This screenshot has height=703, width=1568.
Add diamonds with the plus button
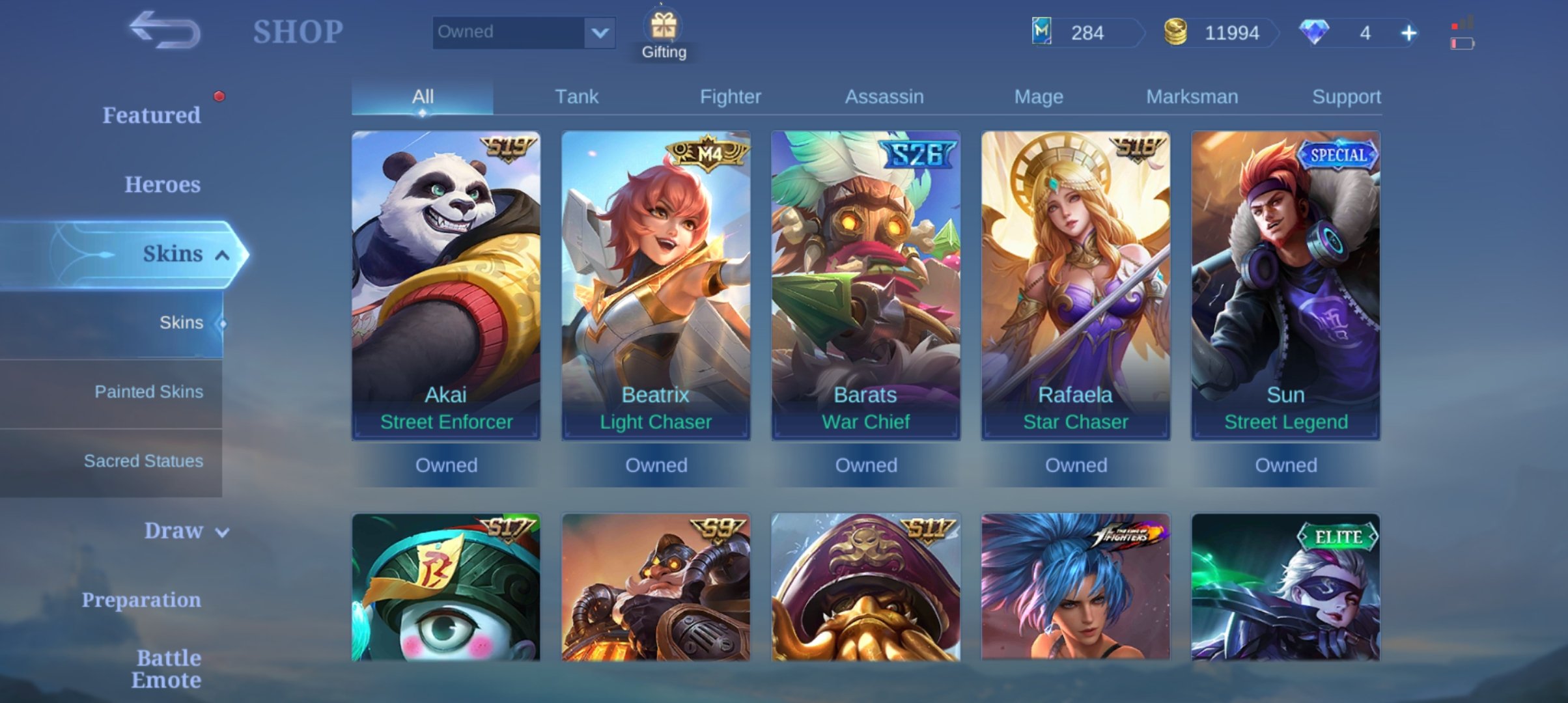[1408, 33]
